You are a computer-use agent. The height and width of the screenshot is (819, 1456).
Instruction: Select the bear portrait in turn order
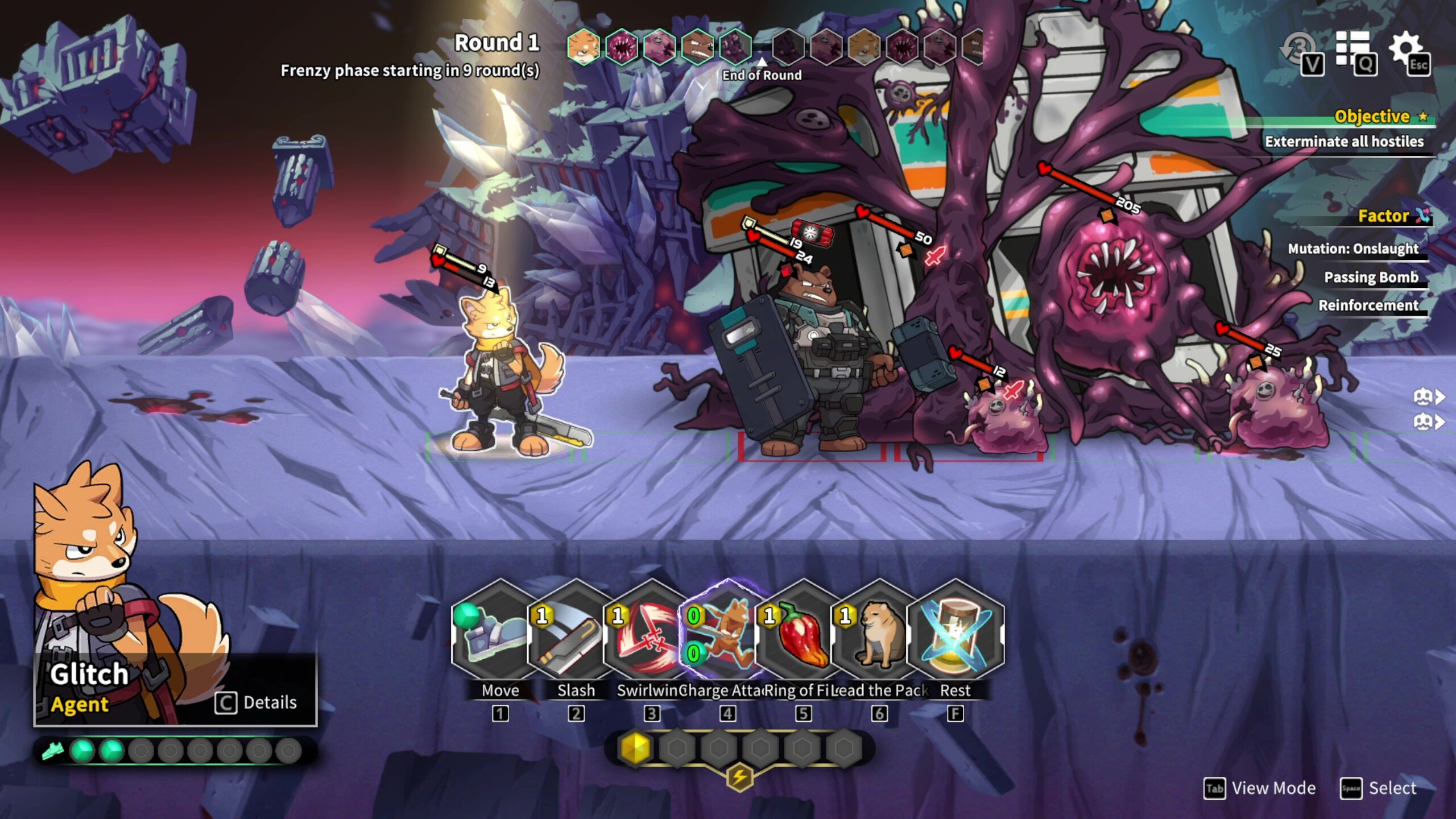697,47
